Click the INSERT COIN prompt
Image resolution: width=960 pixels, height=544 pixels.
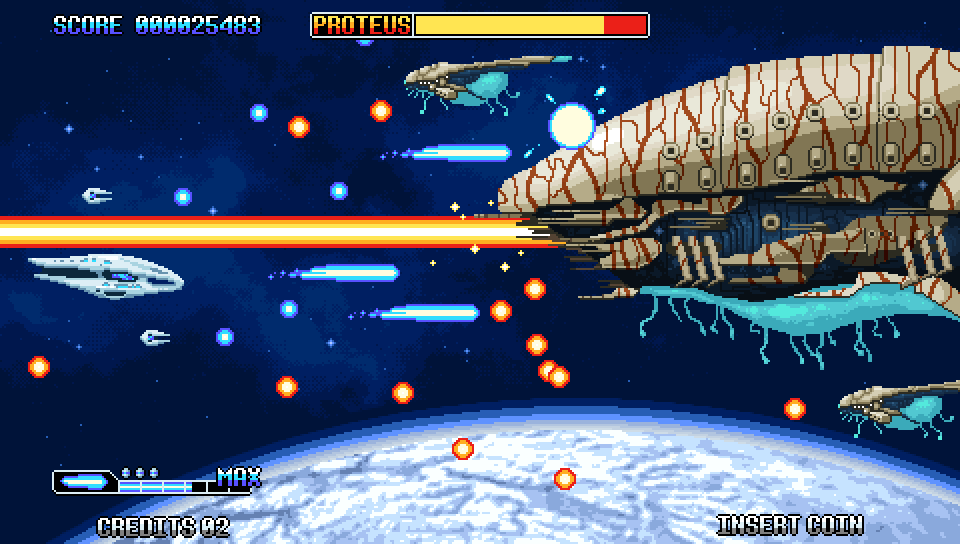coord(790,524)
